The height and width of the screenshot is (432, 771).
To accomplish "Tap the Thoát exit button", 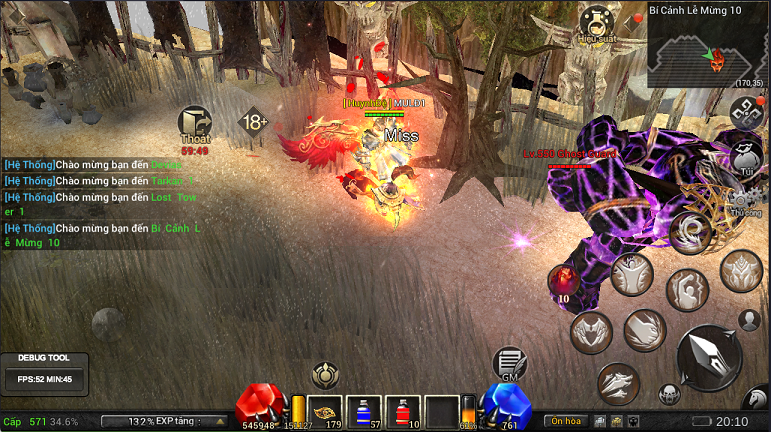I will (x=195, y=125).
